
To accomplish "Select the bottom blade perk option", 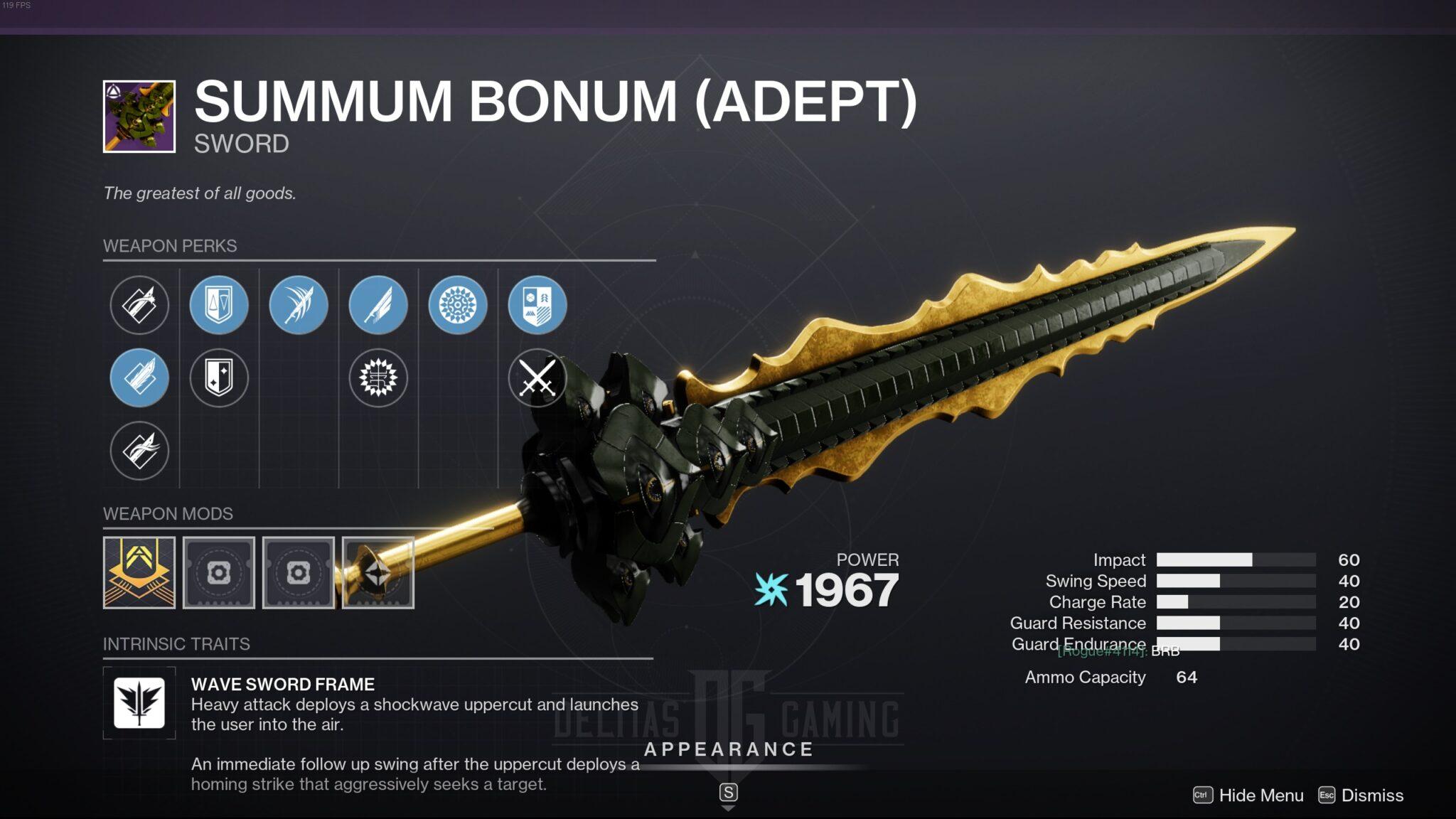I will click(139, 451).
